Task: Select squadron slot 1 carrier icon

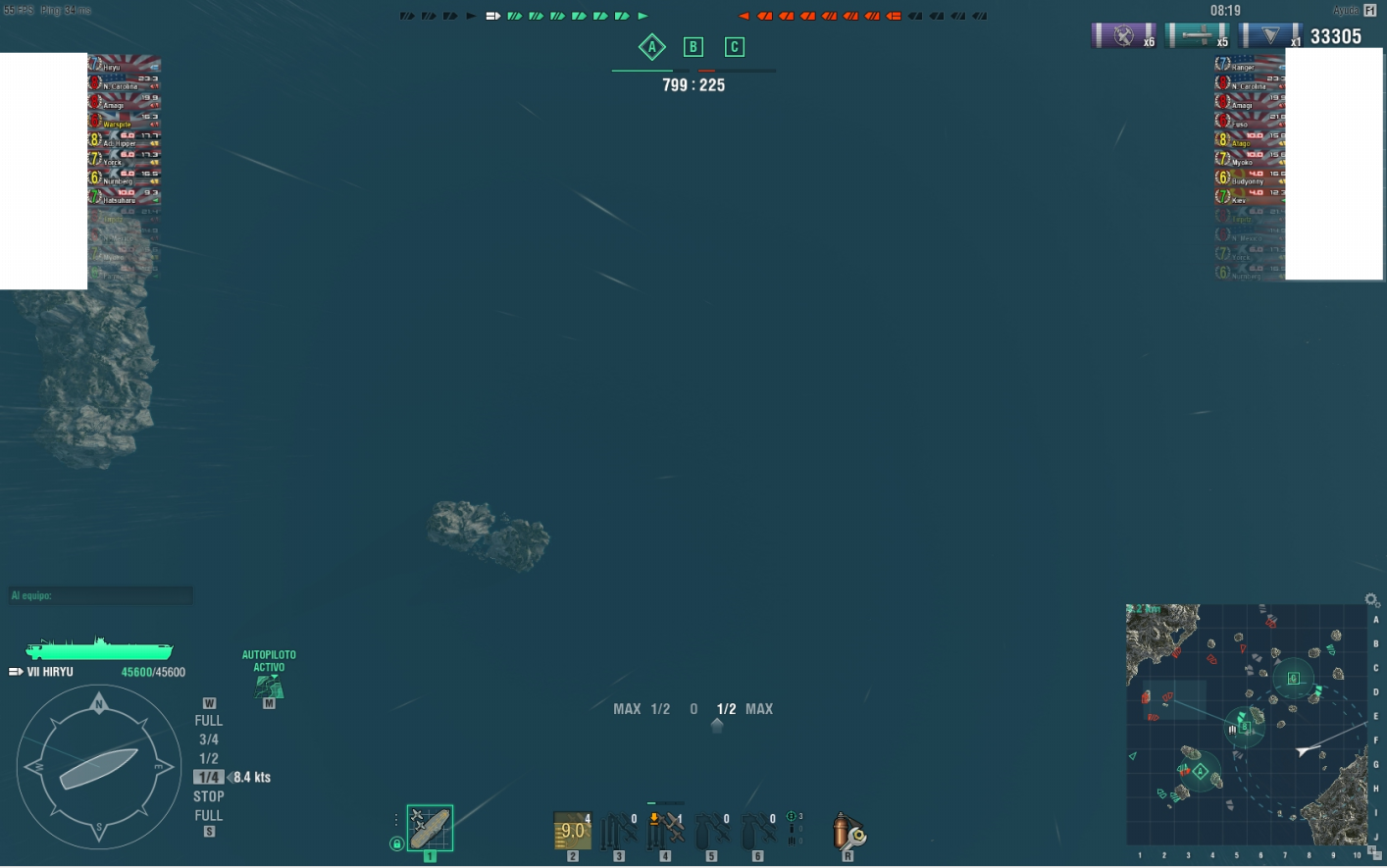Action: point(430,827)
